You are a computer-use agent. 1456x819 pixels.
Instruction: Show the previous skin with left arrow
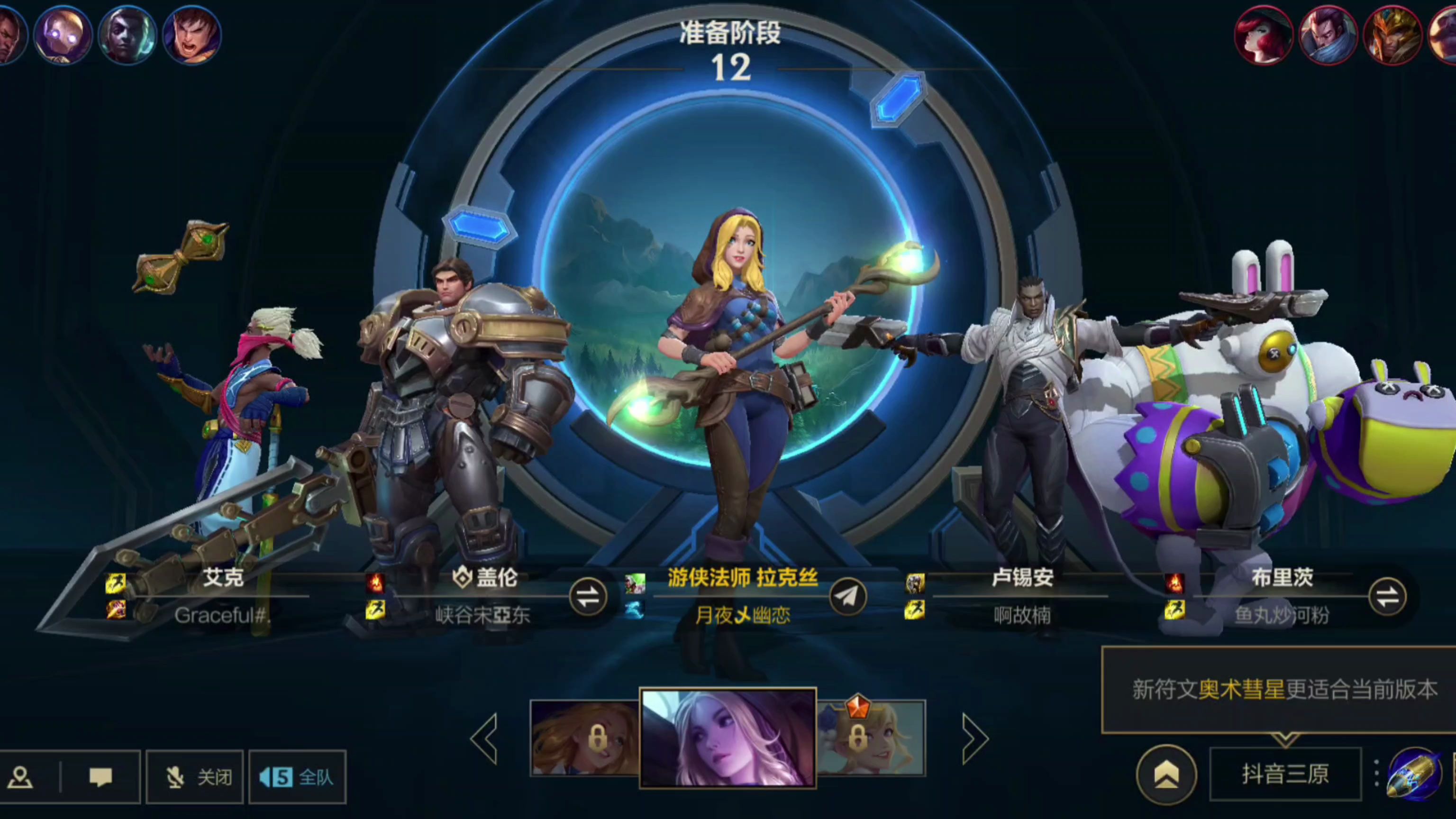click(x=484, y=738)
